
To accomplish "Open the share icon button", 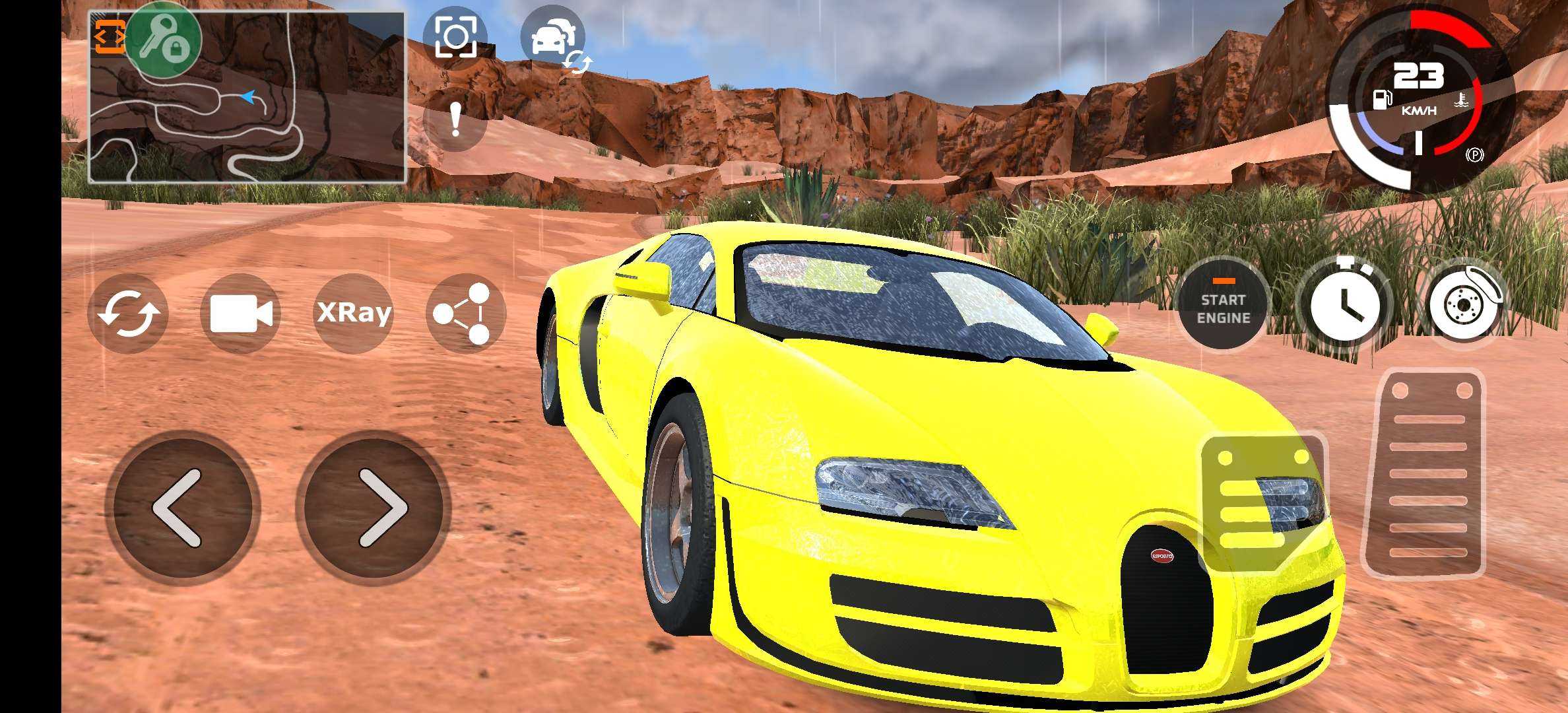I will pyautogui.click(x=465, y=314).
